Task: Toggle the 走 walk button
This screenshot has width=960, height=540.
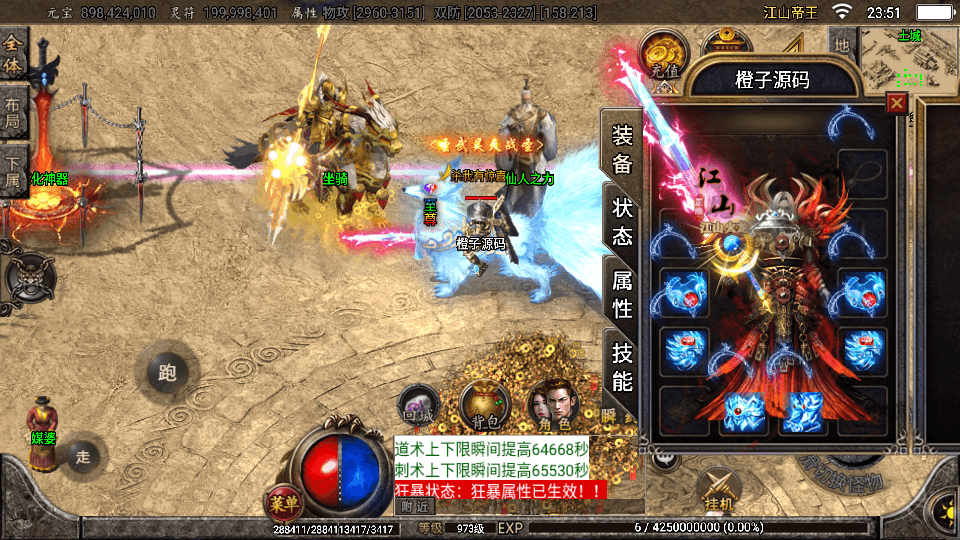Action: 83,457
